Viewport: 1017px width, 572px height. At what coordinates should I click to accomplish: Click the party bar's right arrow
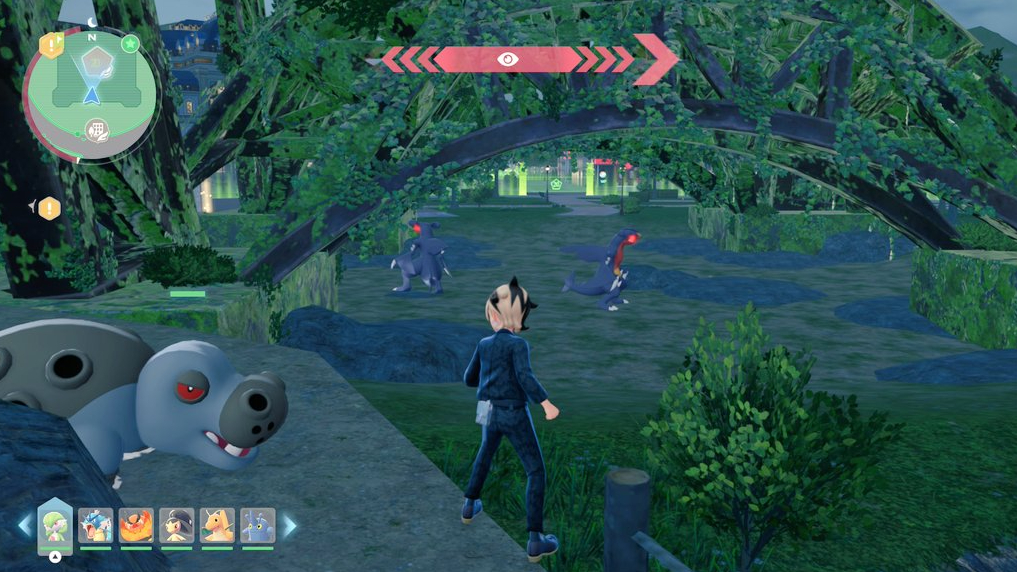290,526
